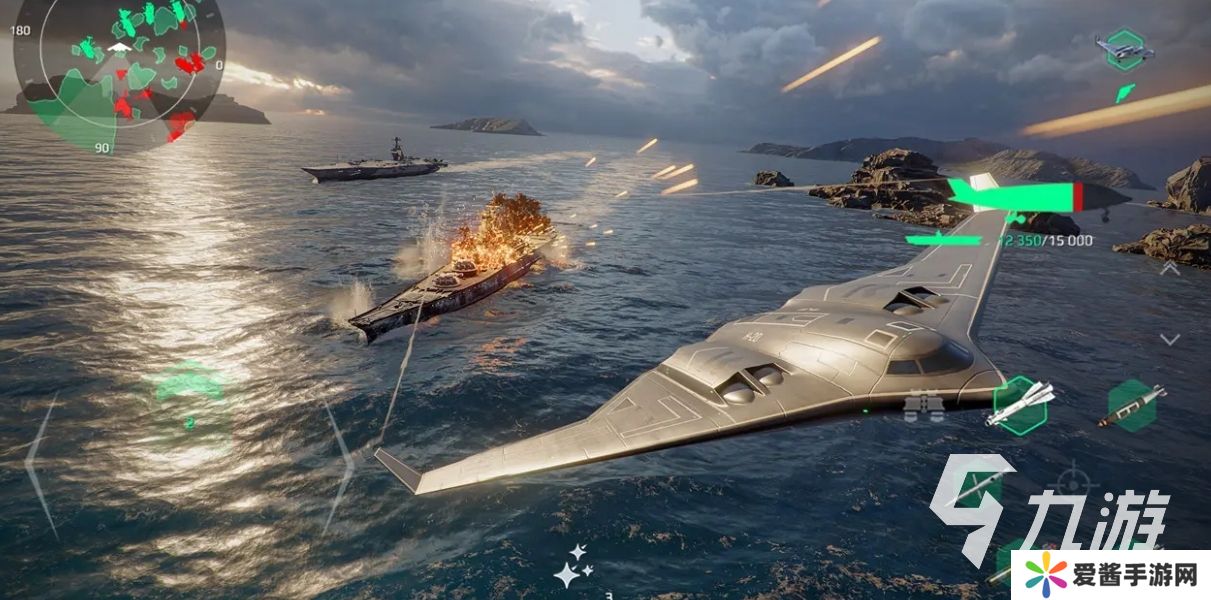Tap the down-chevron arrow
Screen dimensions: 1211x600
pos(1170,340)
